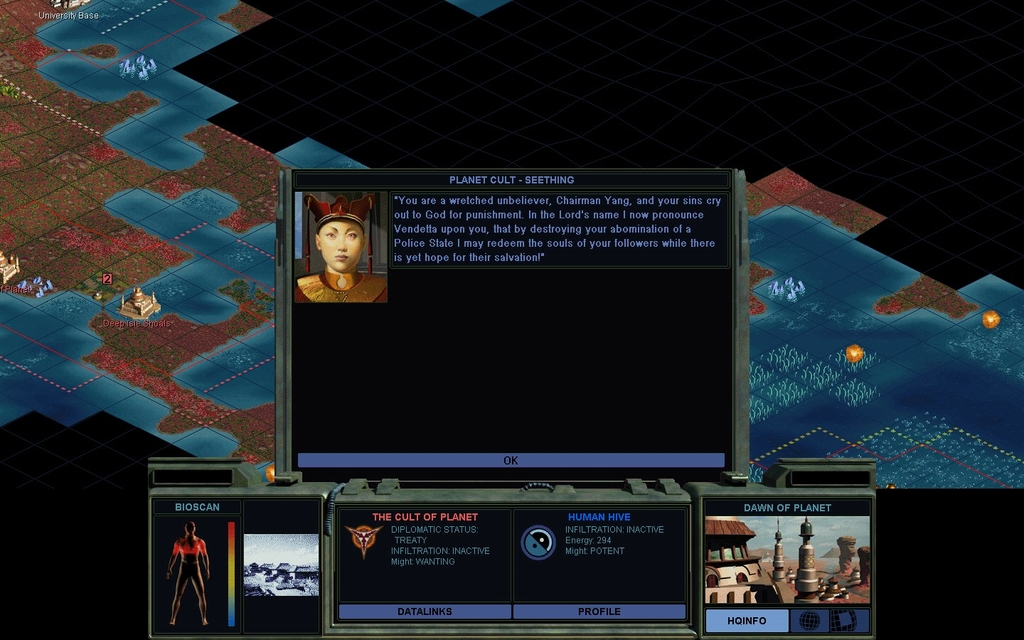This screenshot has height=640, width=1024.
Task: Click the Dawn of Planet base image
Action: coord(787,560)
